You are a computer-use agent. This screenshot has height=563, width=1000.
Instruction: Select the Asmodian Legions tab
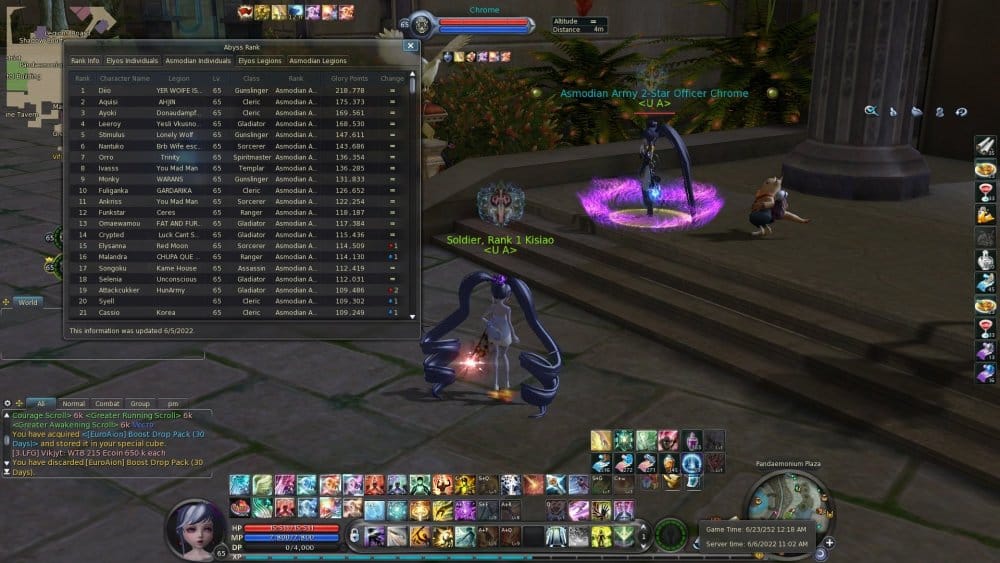[318, 61]
